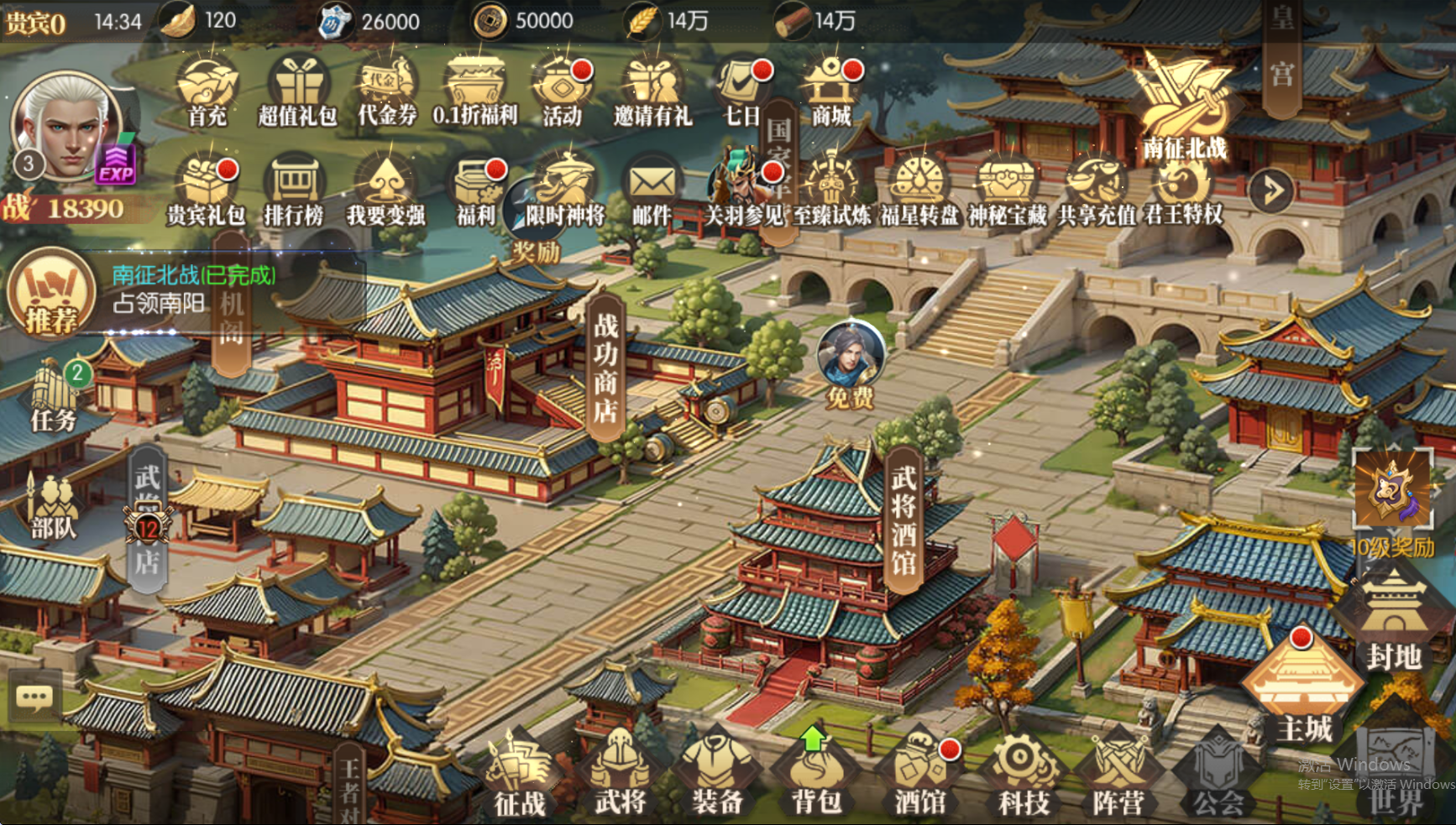Open the 商城 shop
The height and width of the screenshot is (825, 1456).
[x=830, y=91]
